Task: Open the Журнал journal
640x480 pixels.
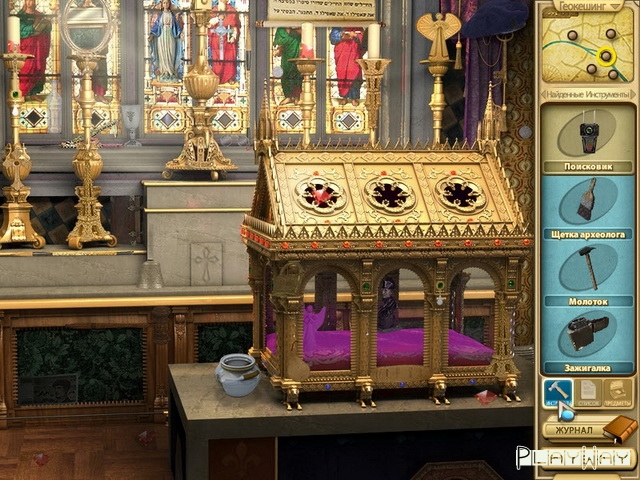Action: click(575, 430)
